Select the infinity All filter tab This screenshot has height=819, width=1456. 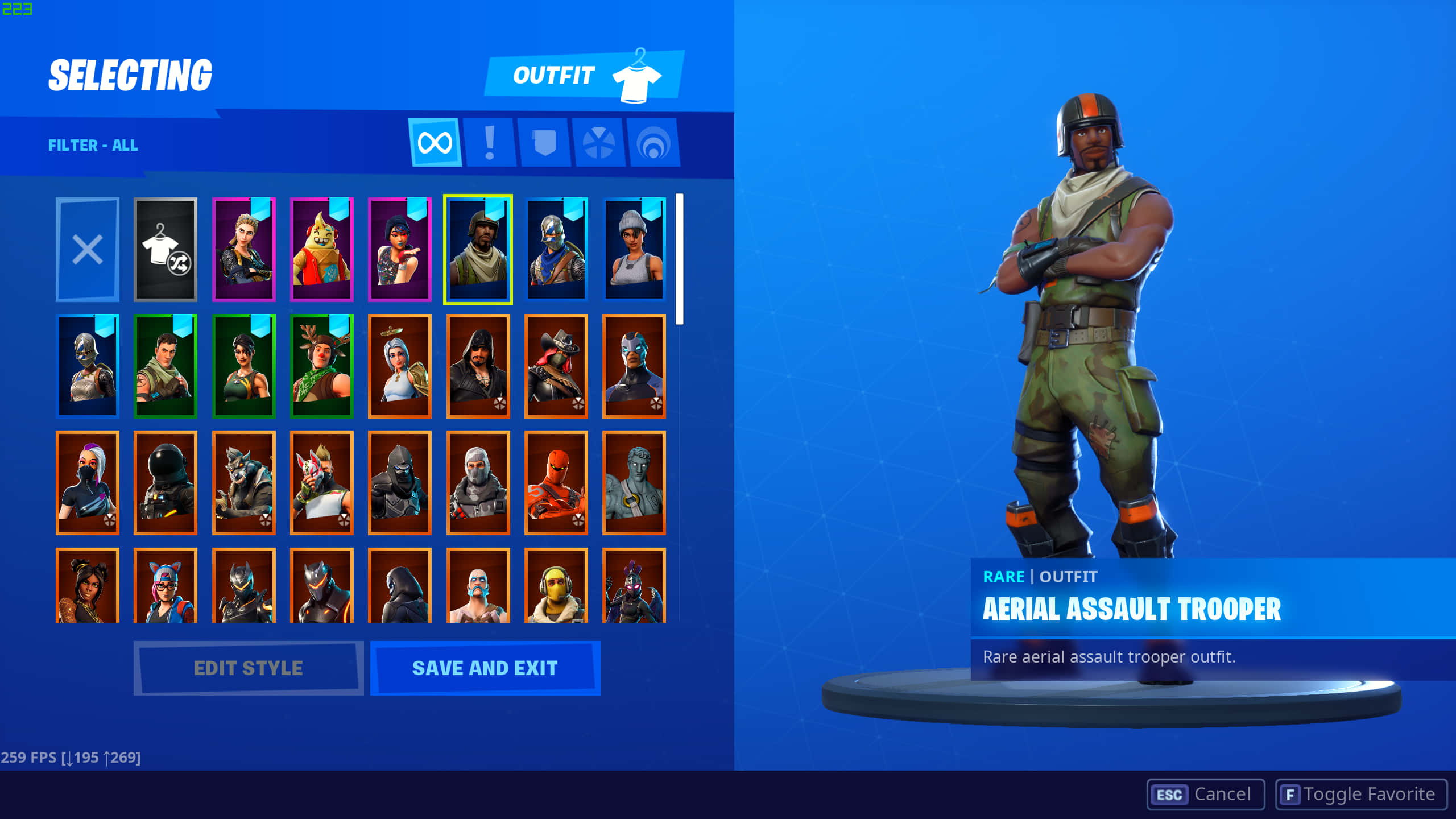pyautogui.click(x=435, y=143)
